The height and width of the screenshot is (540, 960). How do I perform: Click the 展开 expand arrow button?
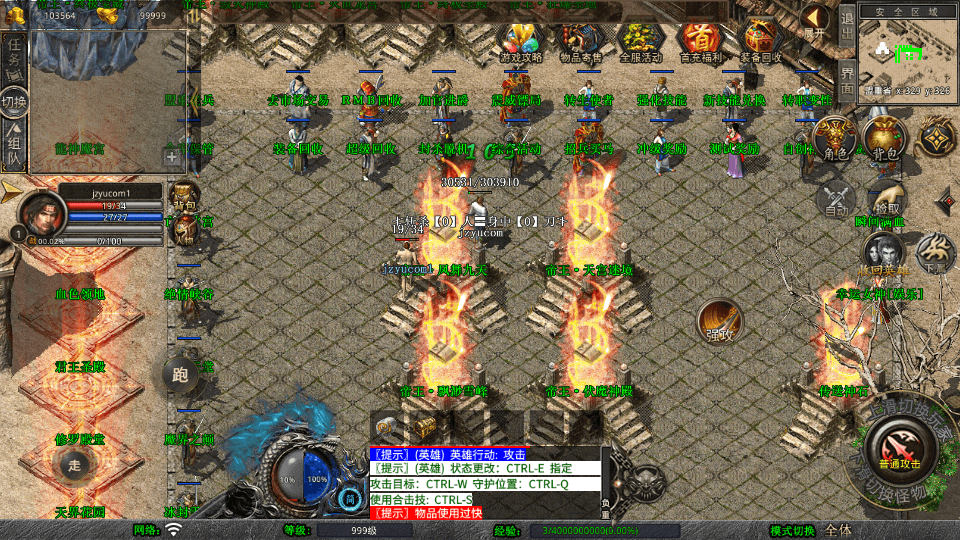coord(816,20)
